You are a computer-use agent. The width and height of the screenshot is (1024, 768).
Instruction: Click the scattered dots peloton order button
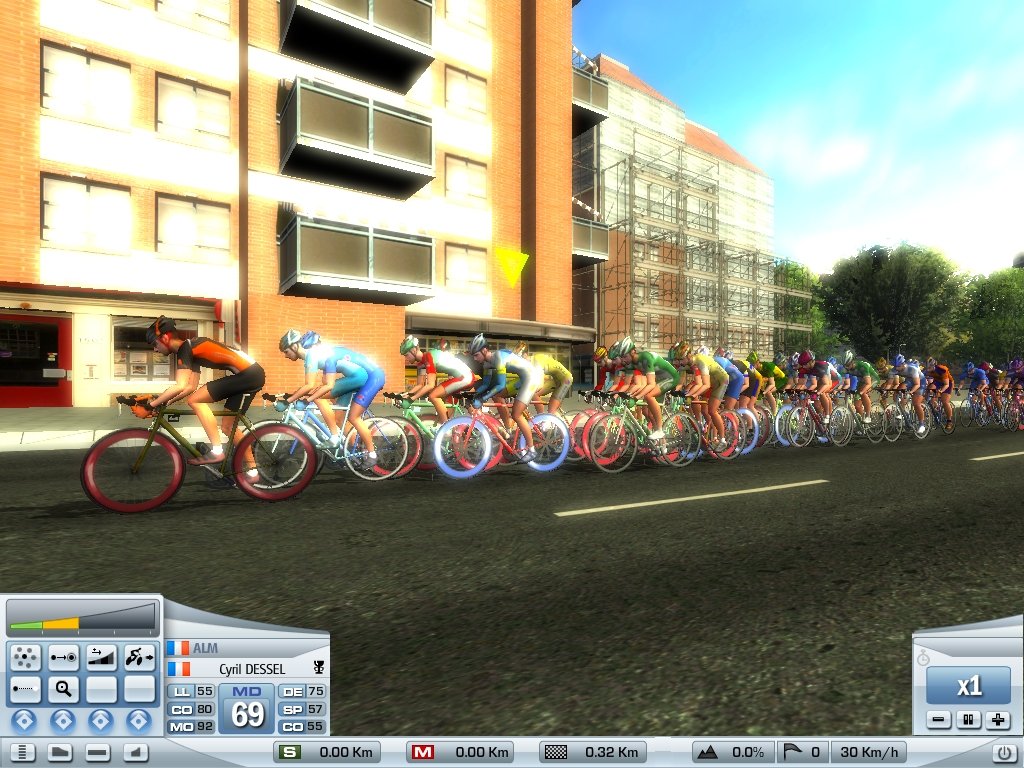(25, 657)
